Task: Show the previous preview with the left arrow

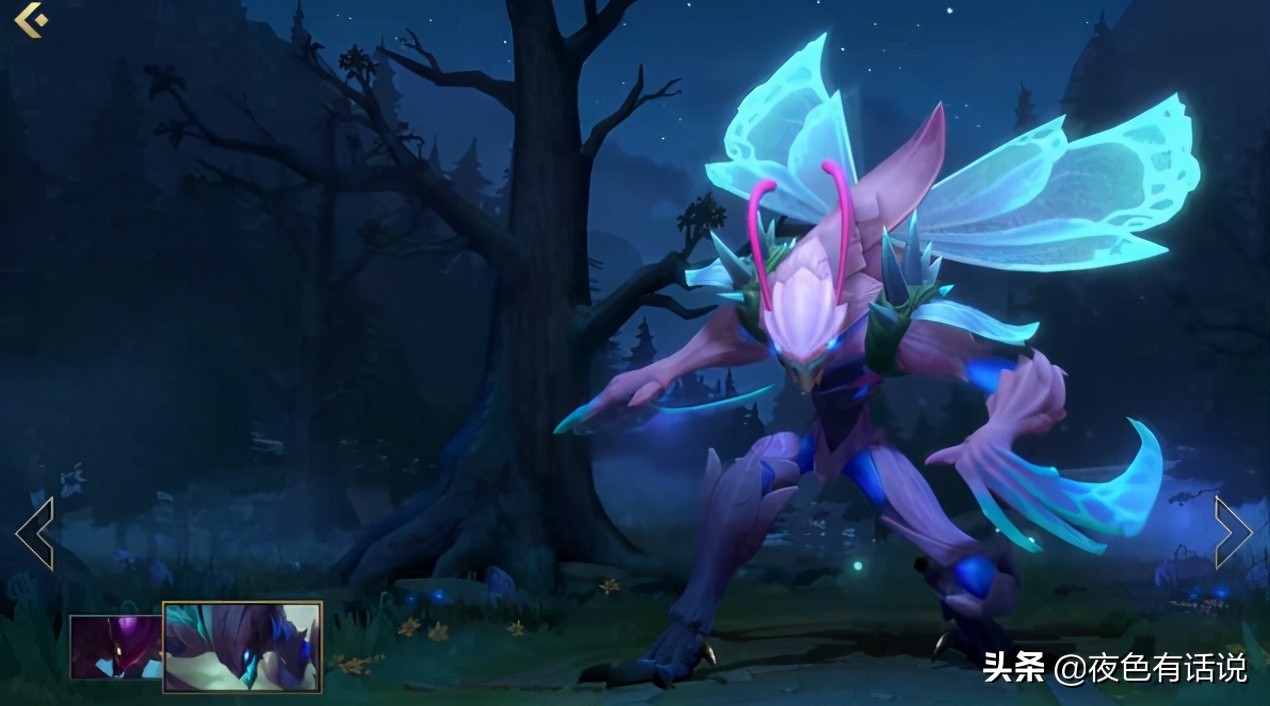Action: [x=34, y=533]
